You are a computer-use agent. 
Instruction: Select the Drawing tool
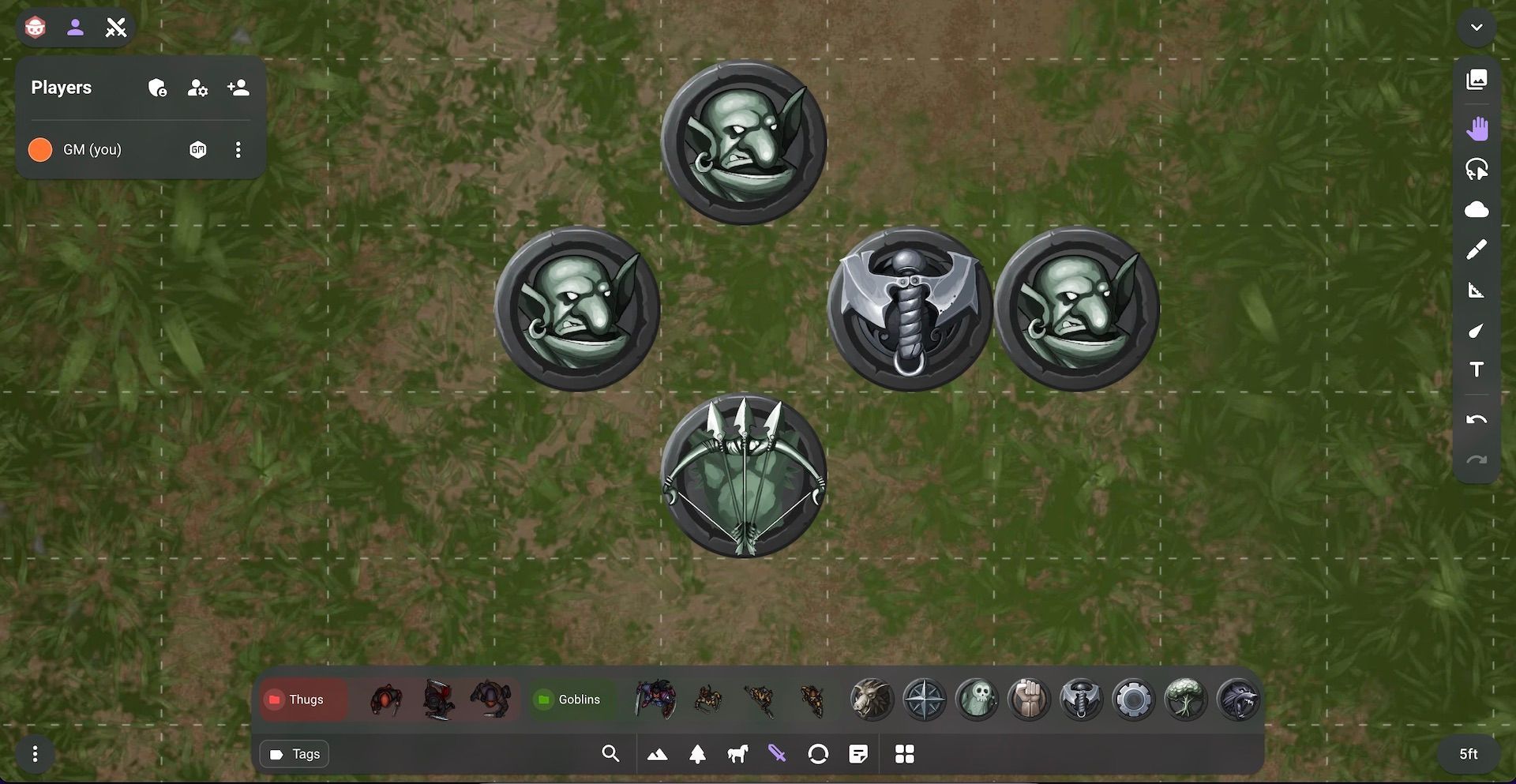tap(1477, 249)
